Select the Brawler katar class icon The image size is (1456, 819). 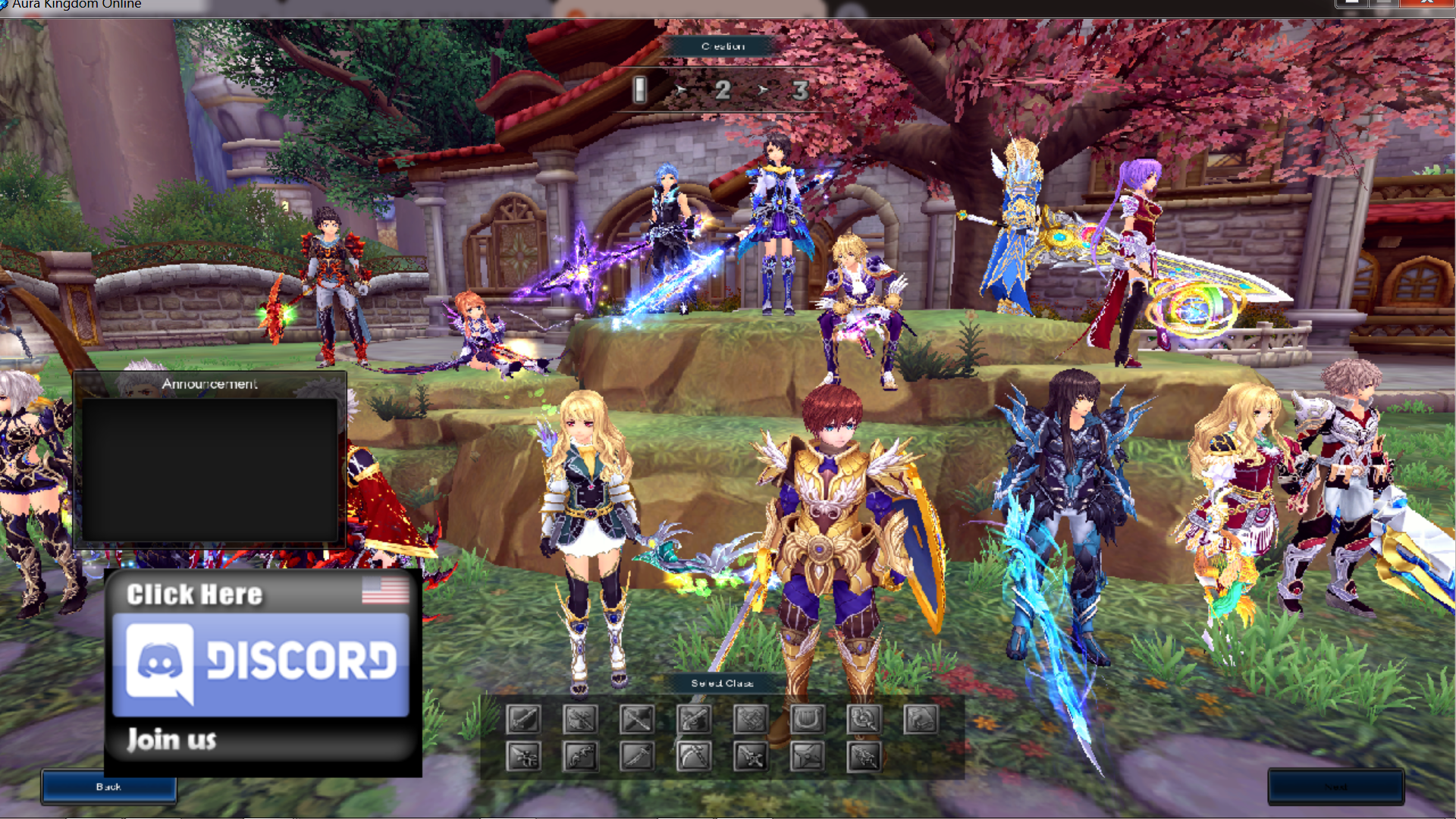(751, 756)
